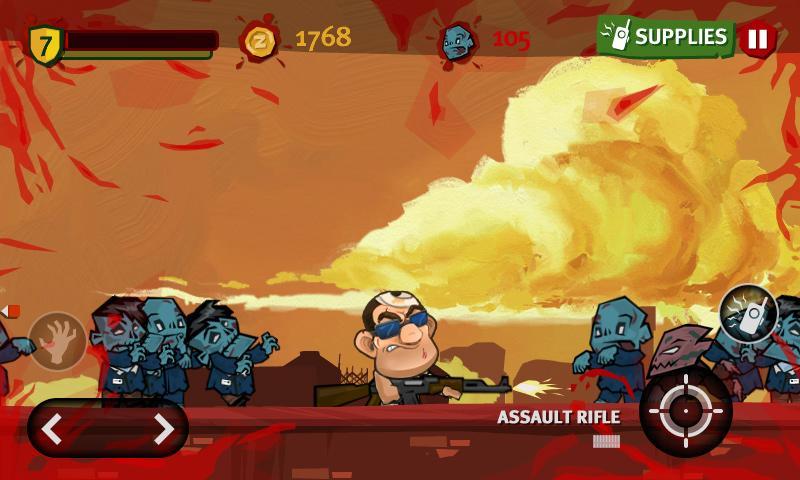Switch weapon via Assault Rifle label

(559, 418)
